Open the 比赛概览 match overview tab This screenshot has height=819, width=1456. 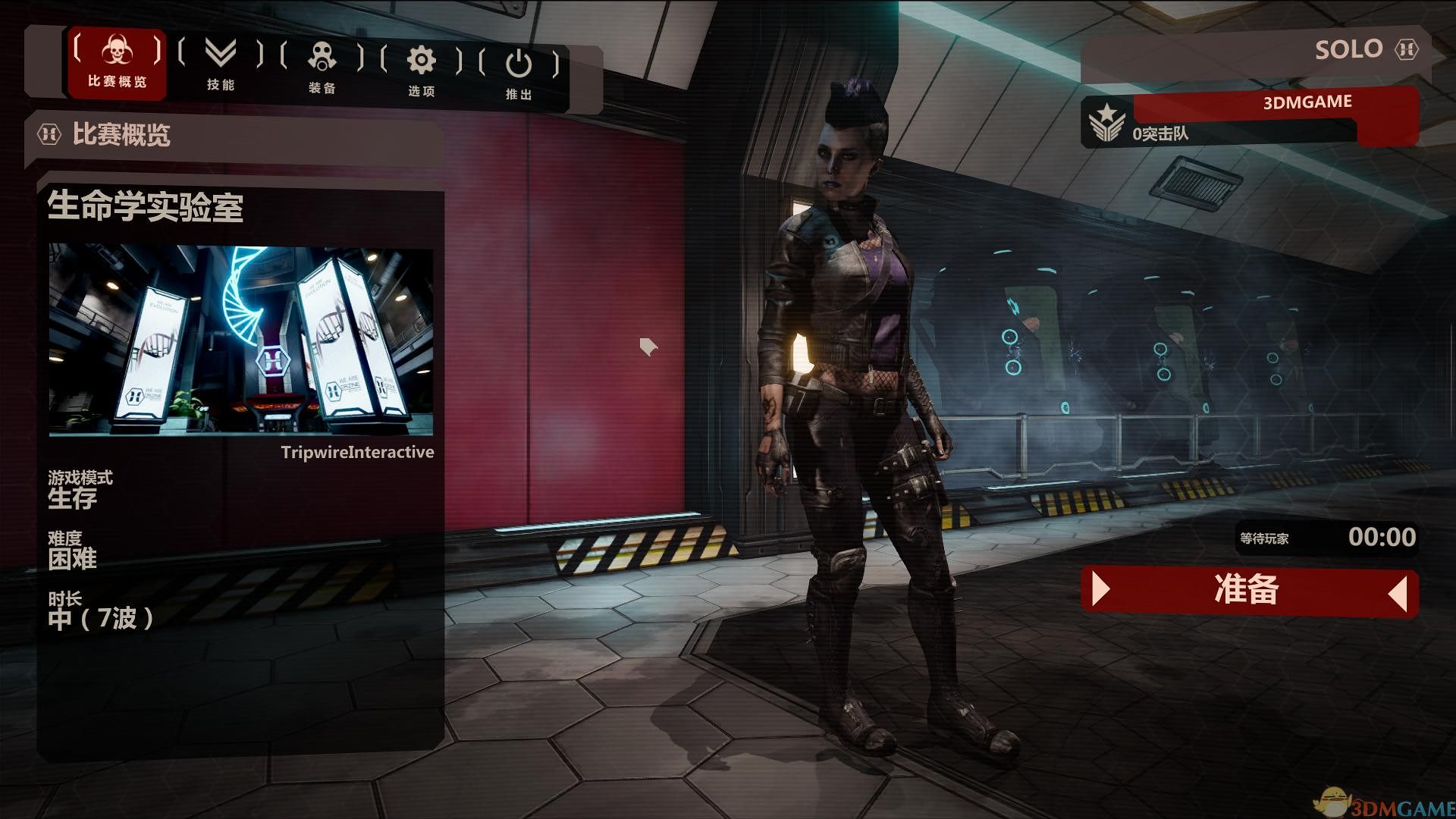pos(117,64)
